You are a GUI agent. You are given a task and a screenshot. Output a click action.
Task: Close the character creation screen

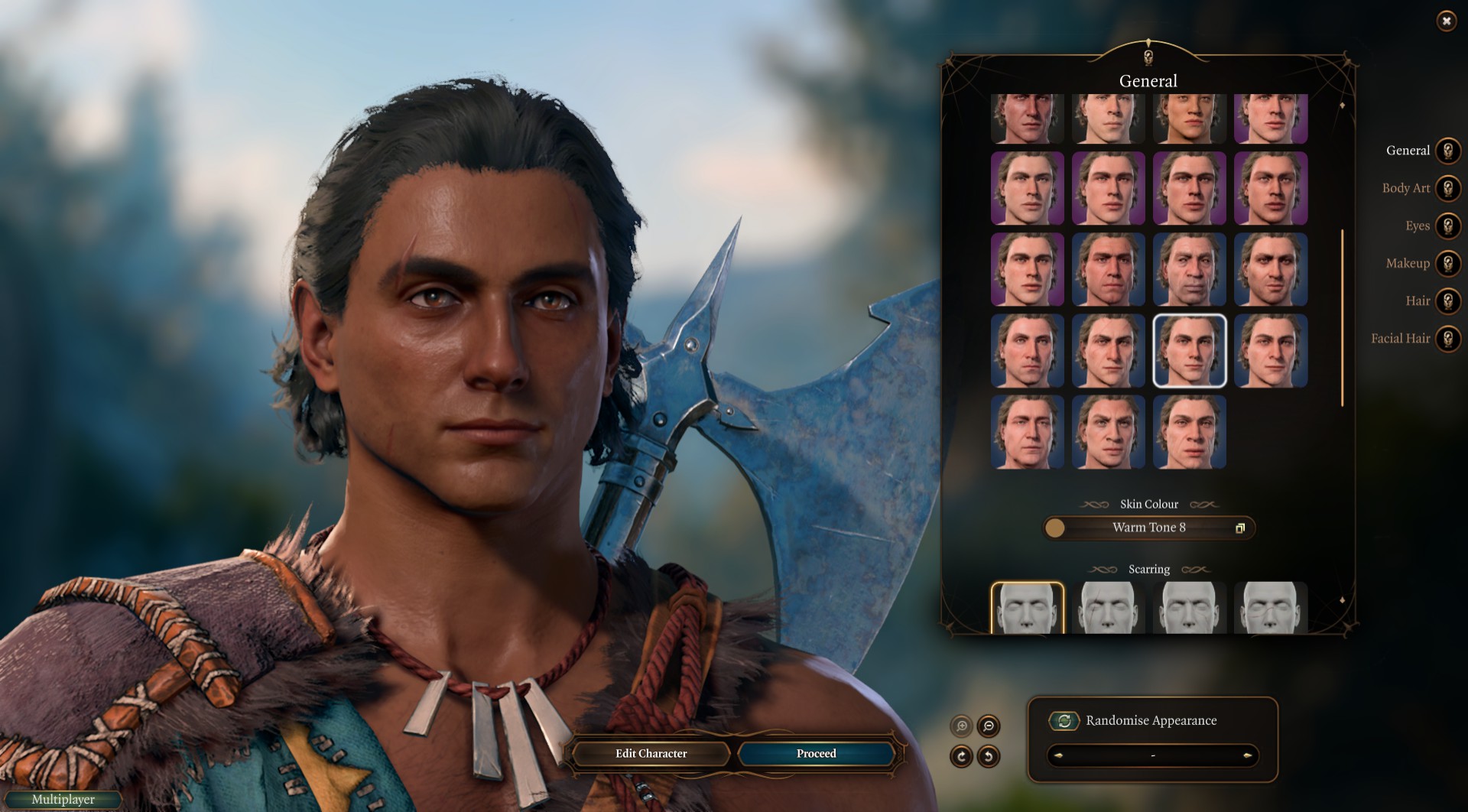[1446, 21]
